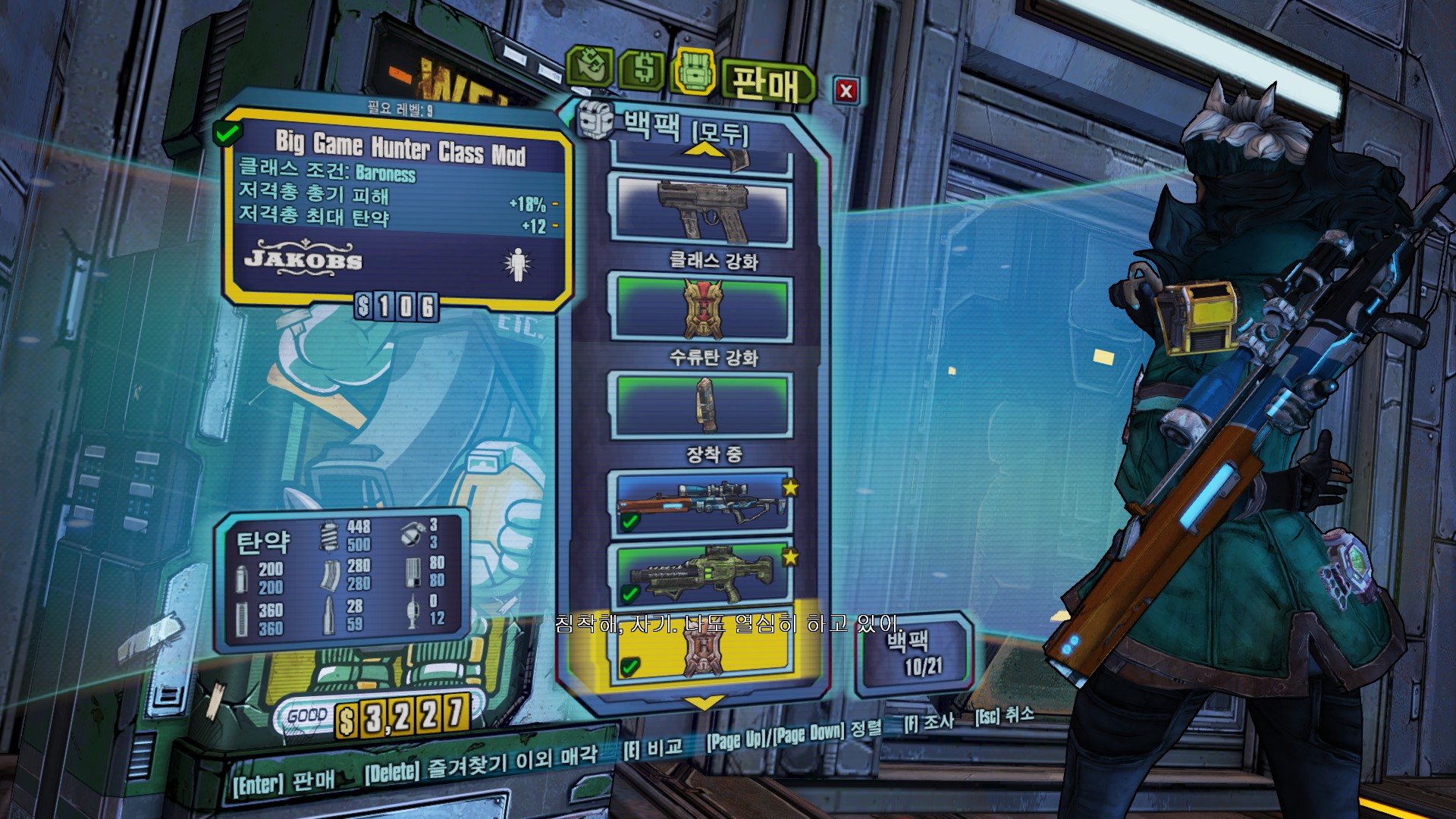Close the vending machine with red X
This screenshot has width=1456, height=819.
click(x=846, y=92)
